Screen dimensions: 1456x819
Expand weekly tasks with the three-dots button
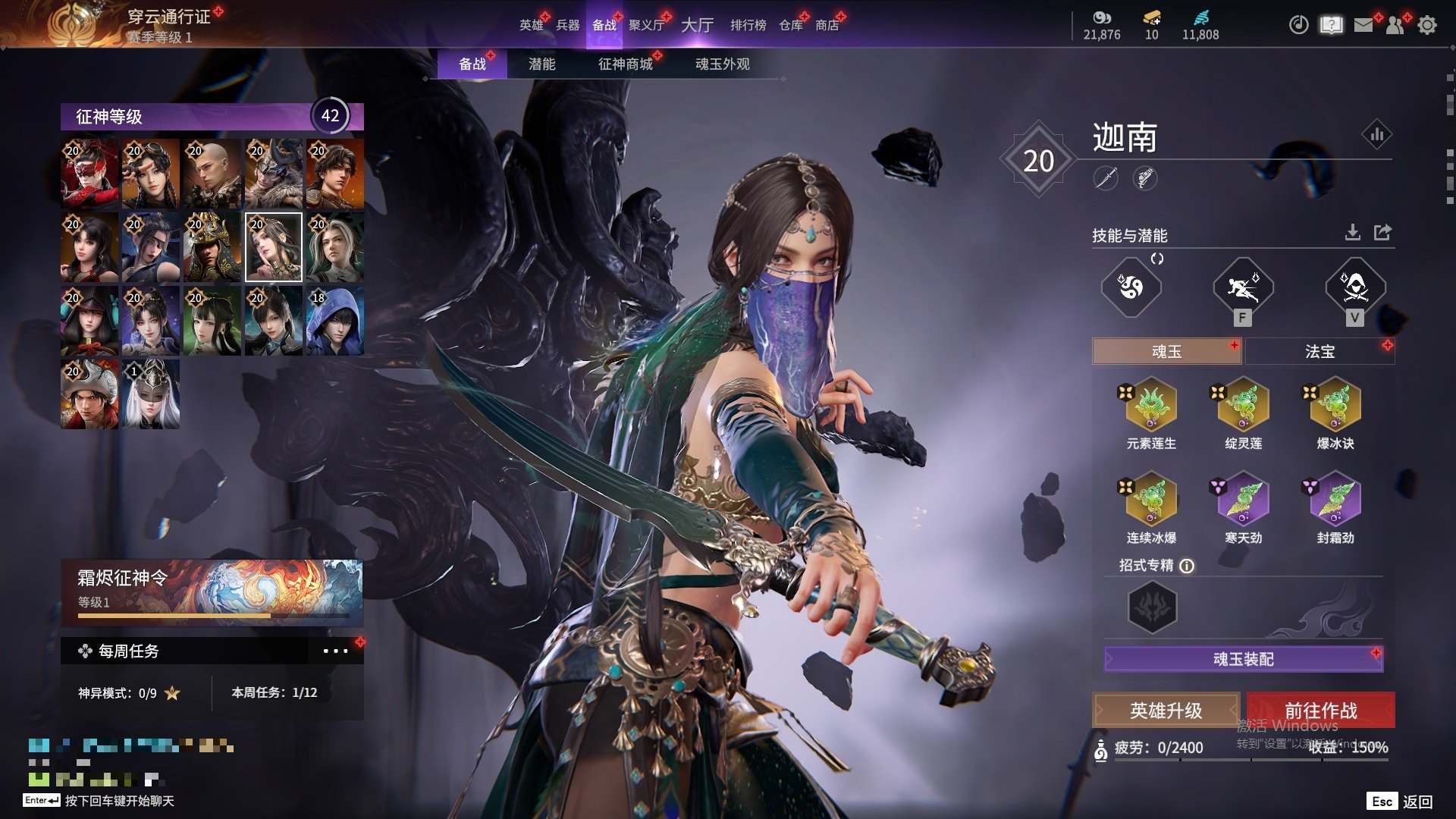335,651
